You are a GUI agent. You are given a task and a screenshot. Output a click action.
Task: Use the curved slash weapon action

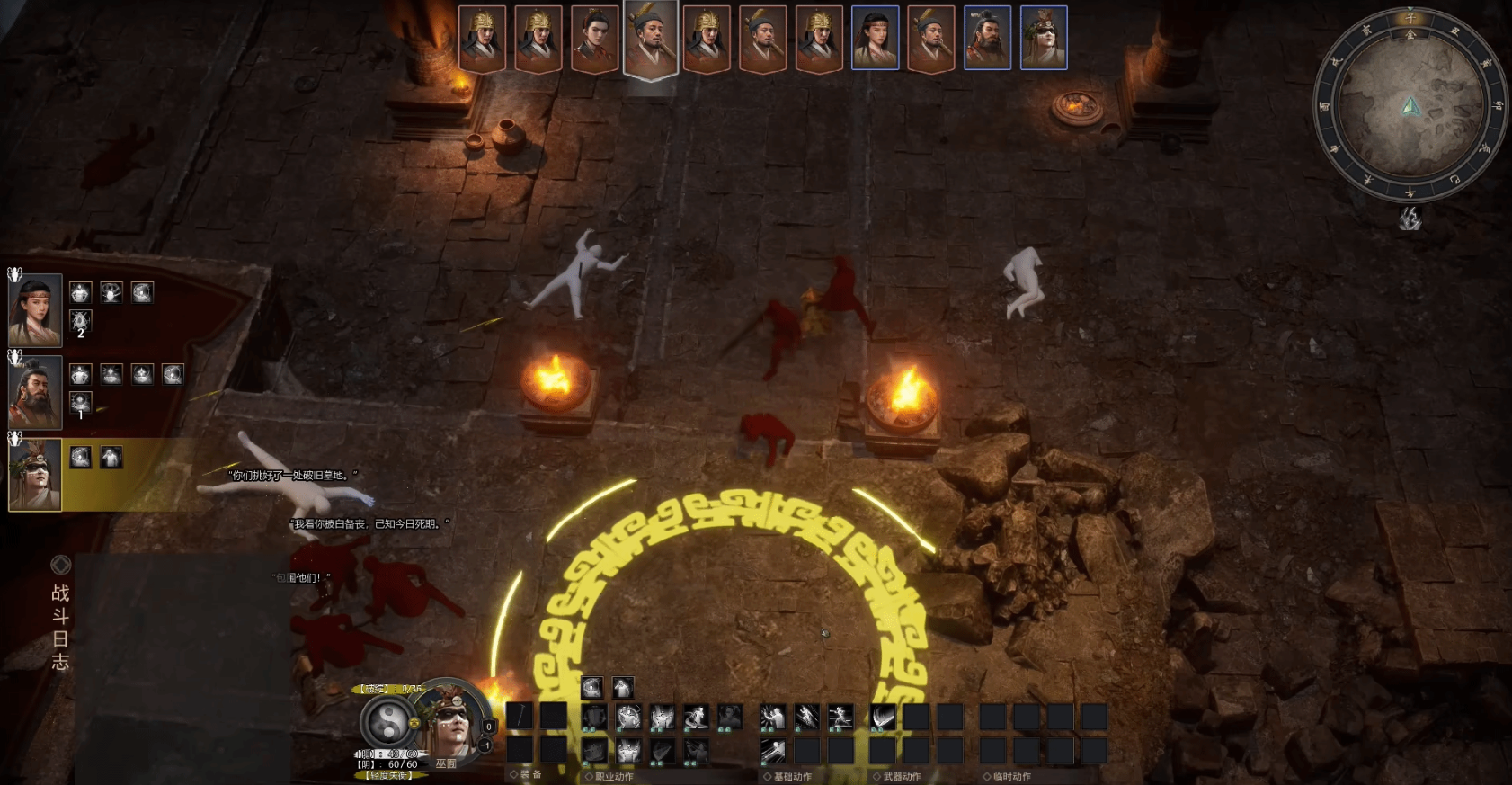883,717
